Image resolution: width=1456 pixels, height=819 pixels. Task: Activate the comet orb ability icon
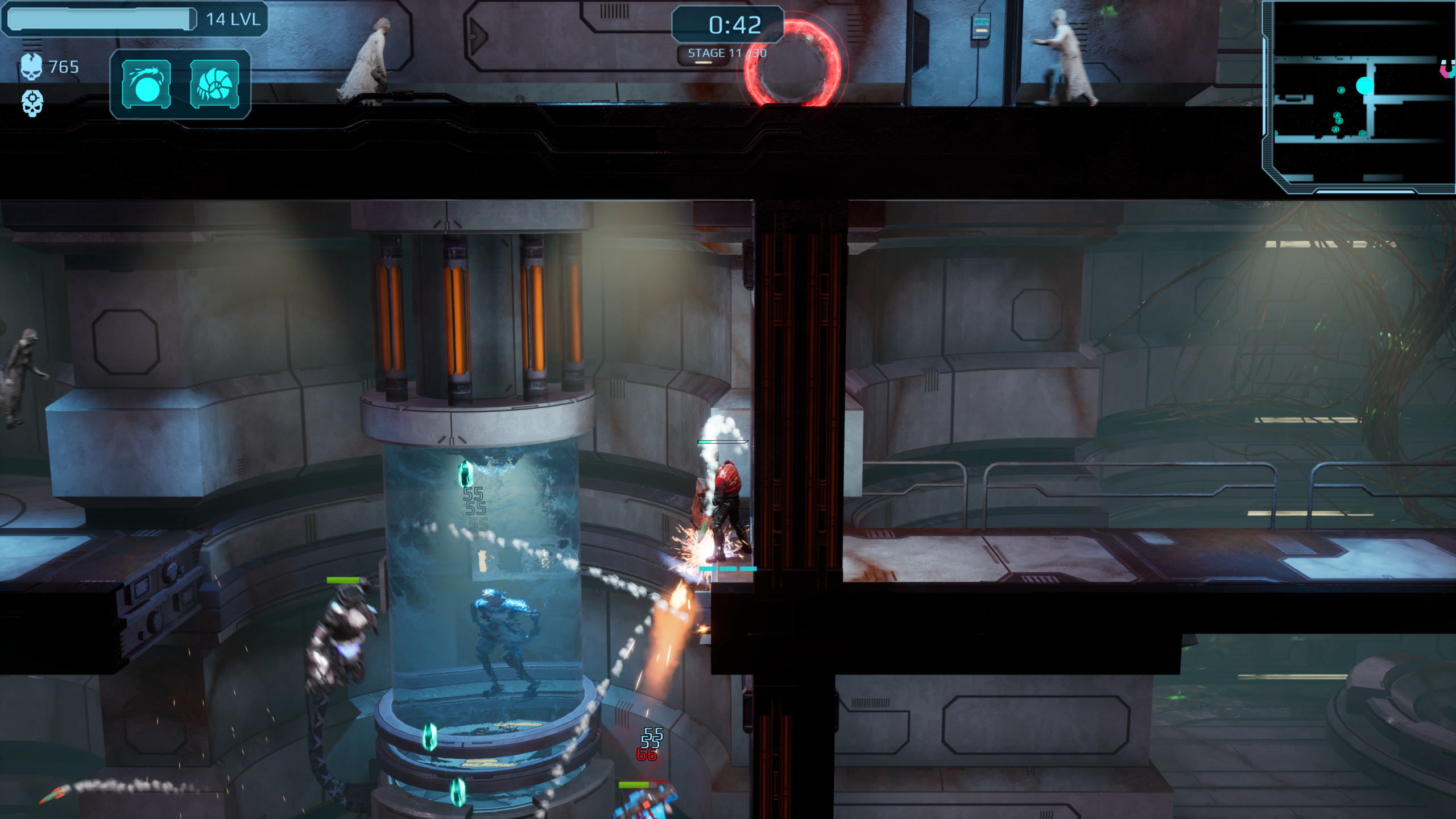[146, 84]
